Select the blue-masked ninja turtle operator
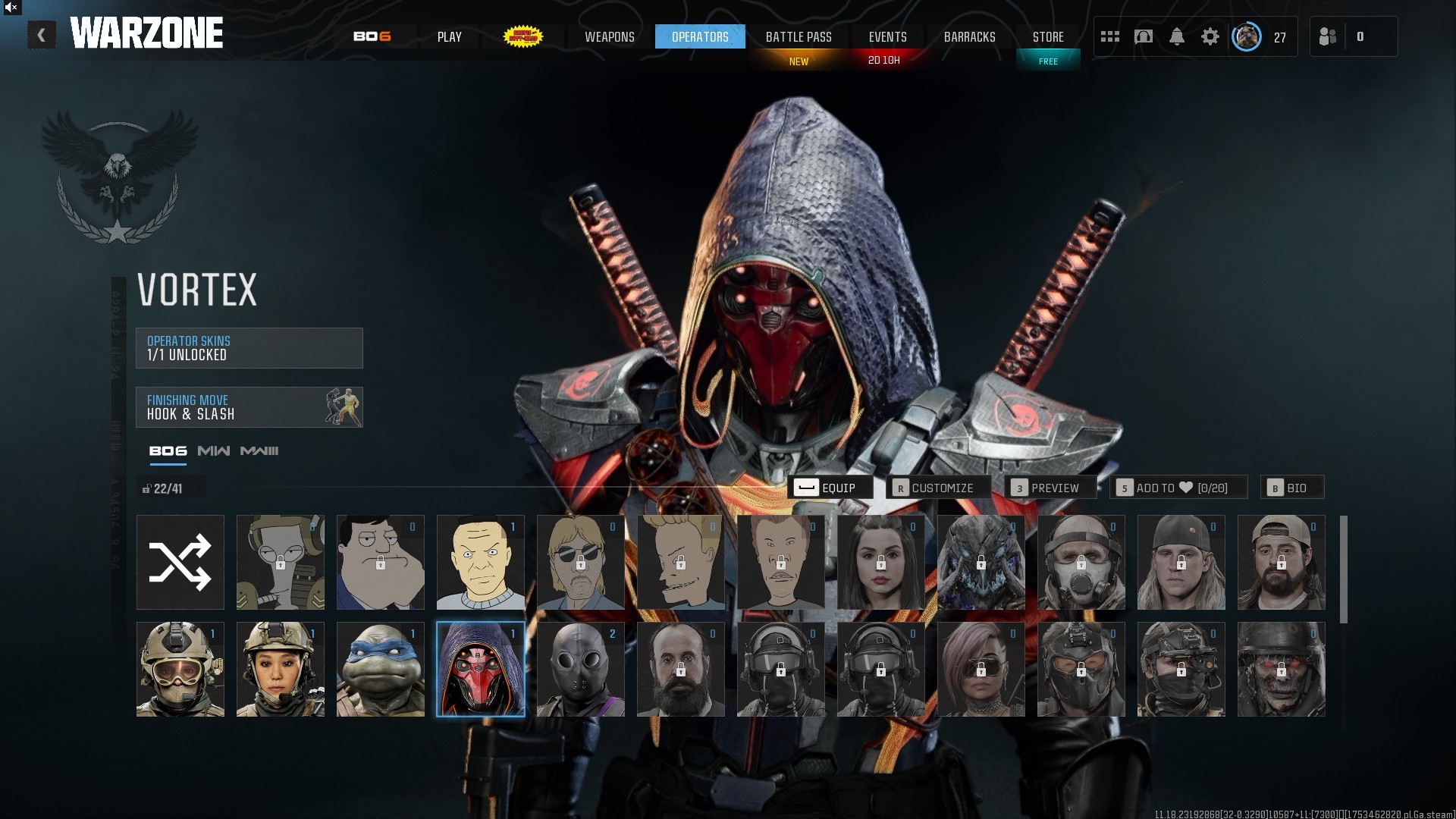This screenshot has height=819, width=1456. (x=381, y=670)
